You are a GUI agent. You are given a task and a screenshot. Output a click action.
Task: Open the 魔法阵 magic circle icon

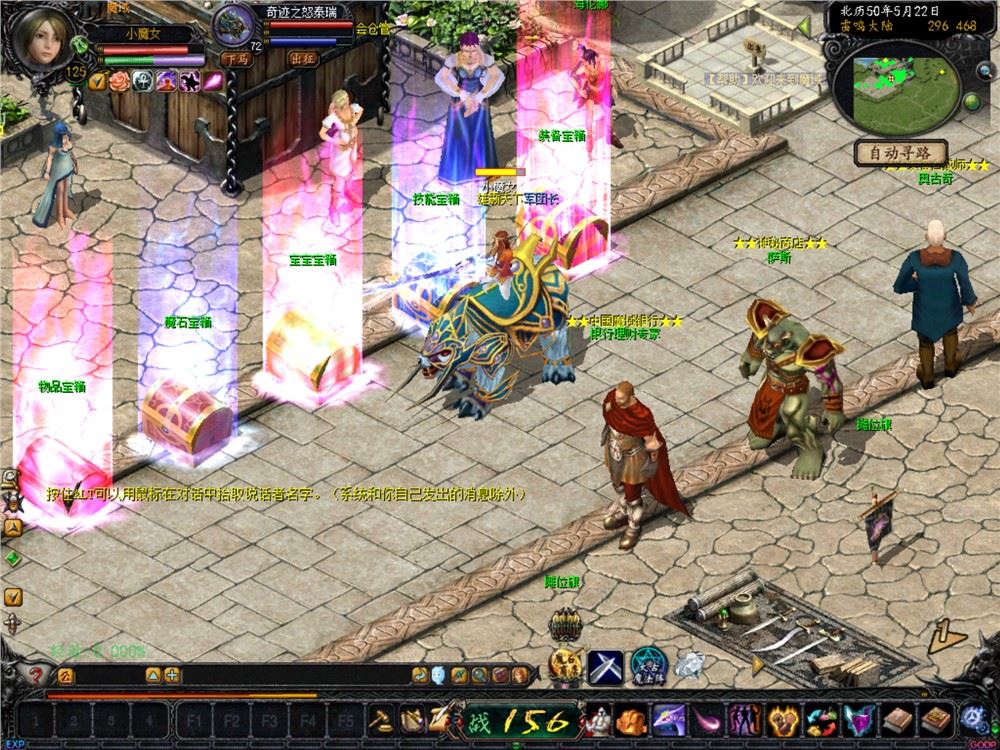[648, 665]
